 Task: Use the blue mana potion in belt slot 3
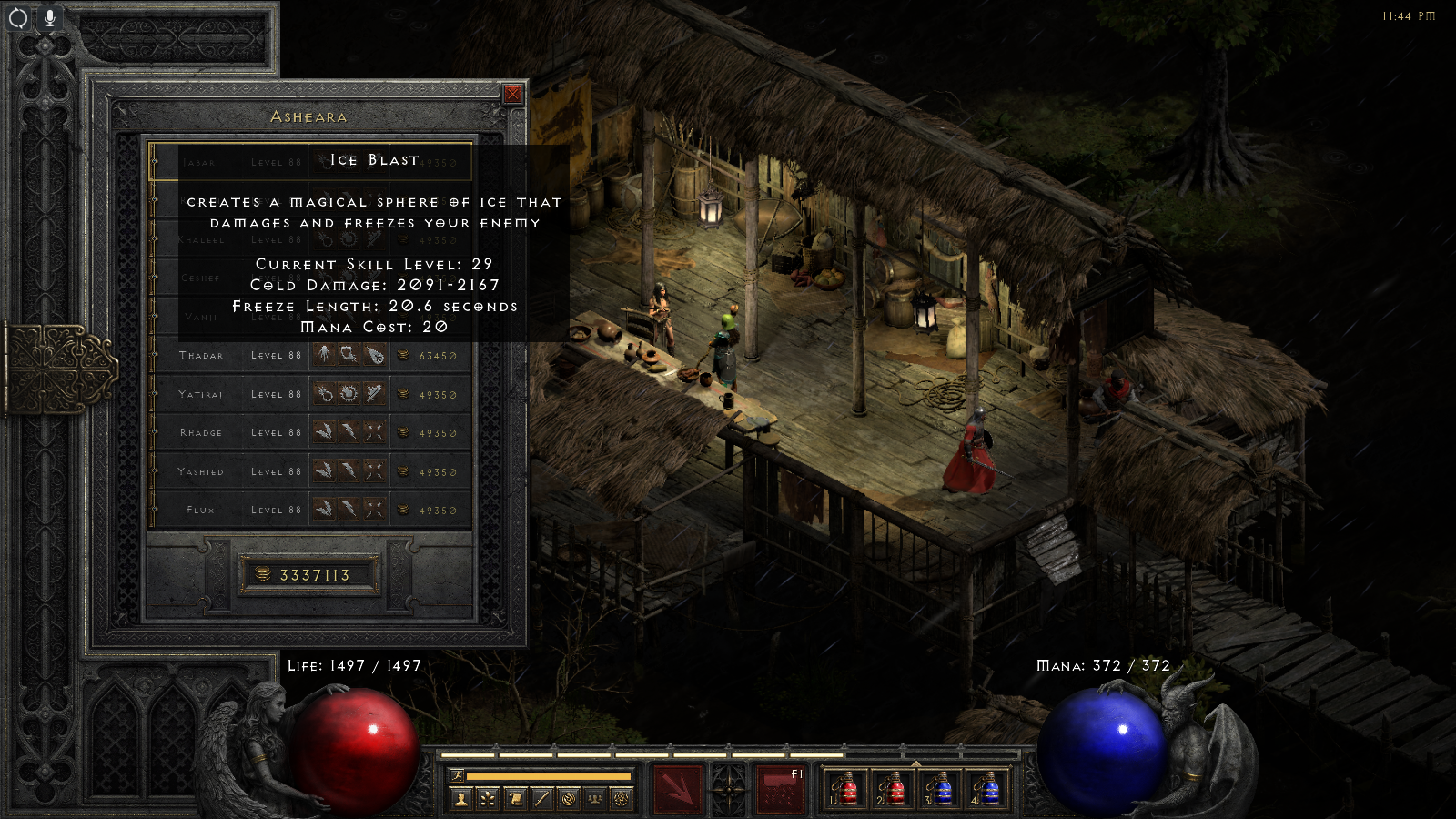tap(940, 789)
